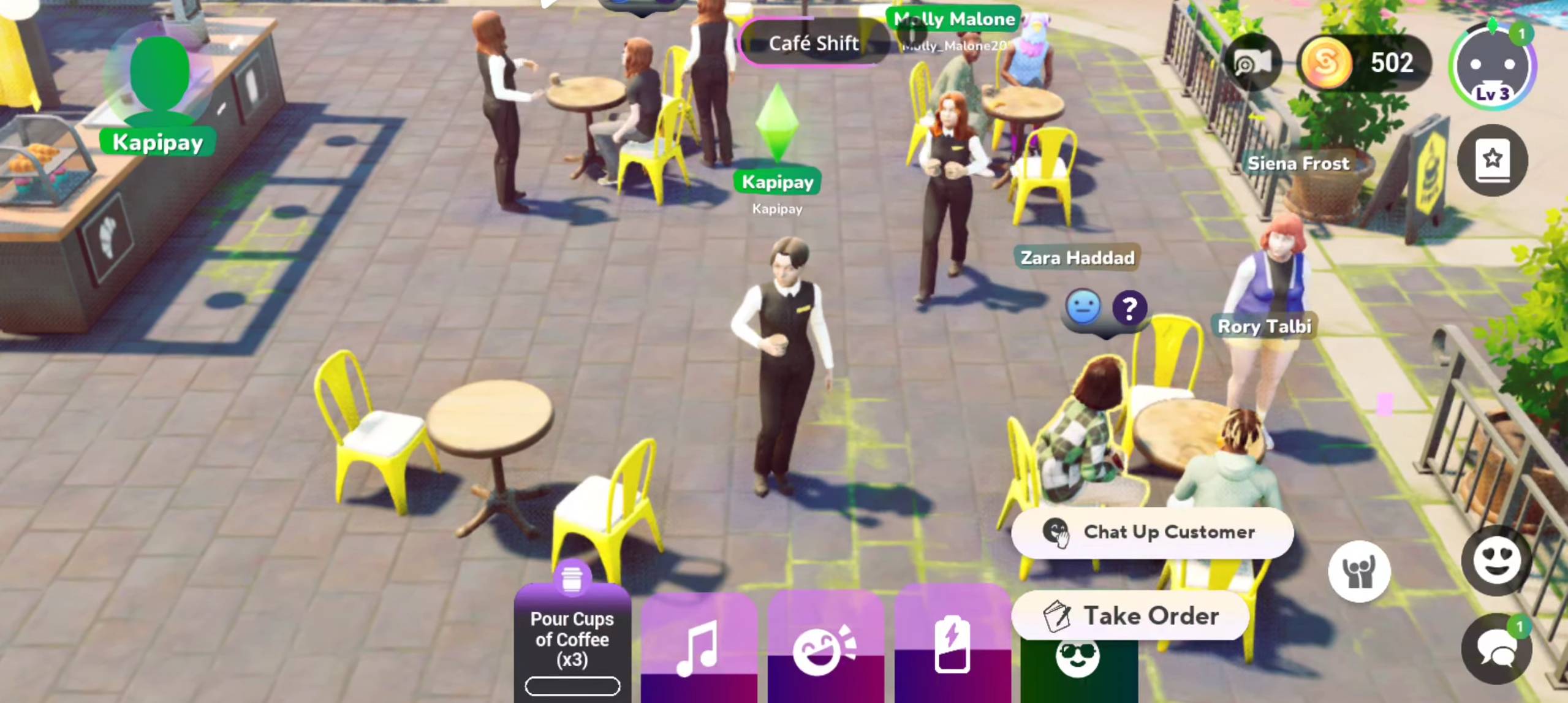The height and width of the screenshot is (703, 1568).
Task: Open the music note need tile
Action: point(699,647)
